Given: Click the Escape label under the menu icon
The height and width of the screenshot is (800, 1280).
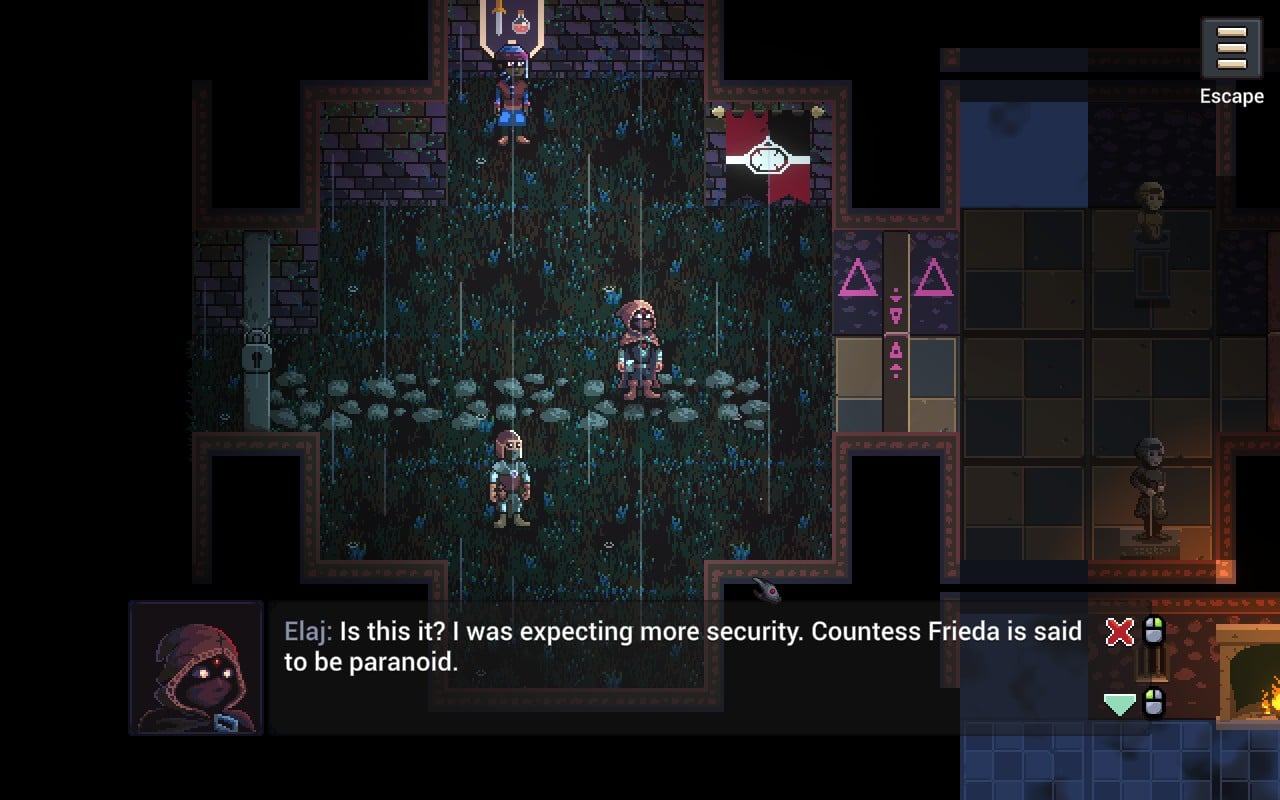Looking at the screenshot, I should pyautogui.click(x=1230, y=96).
